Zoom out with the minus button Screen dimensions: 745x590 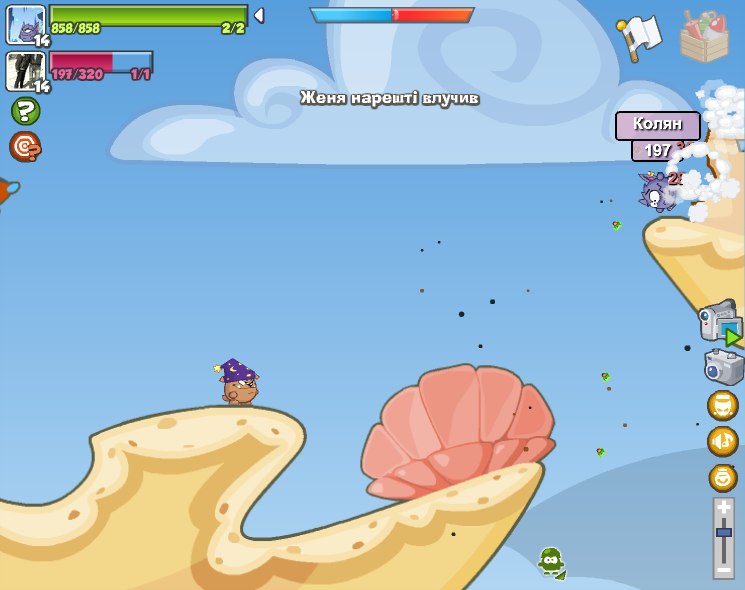[724, 568]
